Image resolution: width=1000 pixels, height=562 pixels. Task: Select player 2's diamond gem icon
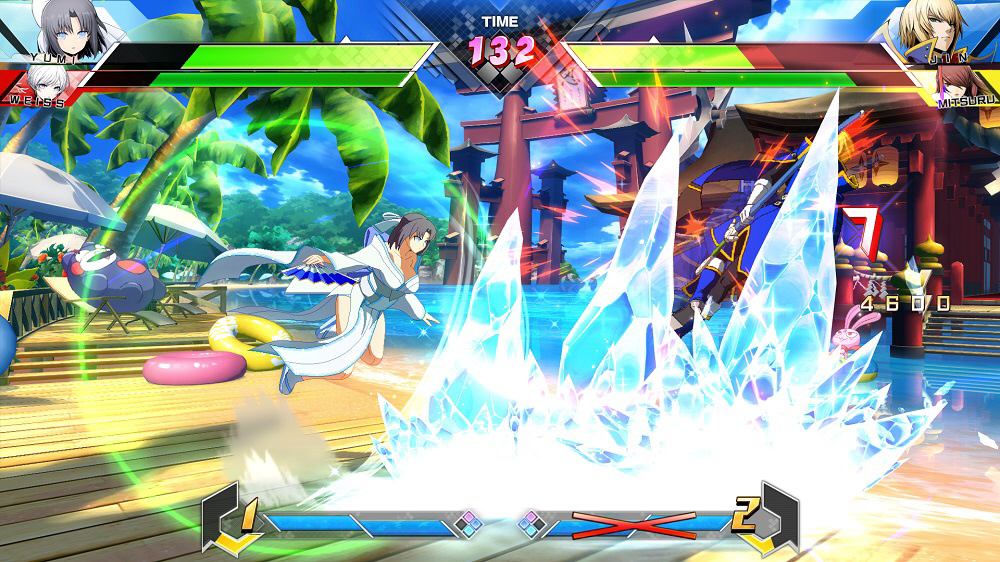(532, 522)
